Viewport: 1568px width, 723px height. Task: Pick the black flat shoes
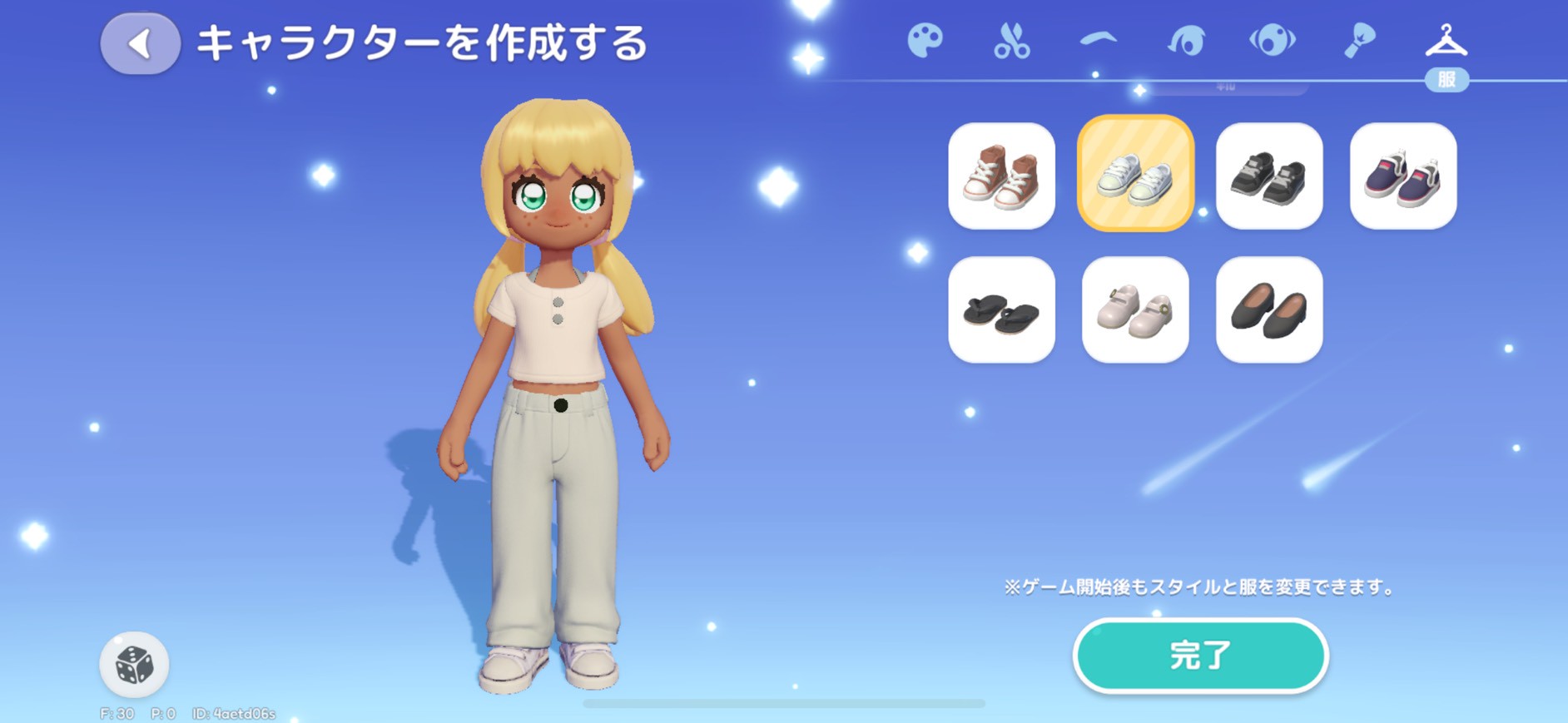coord(1268,310)
